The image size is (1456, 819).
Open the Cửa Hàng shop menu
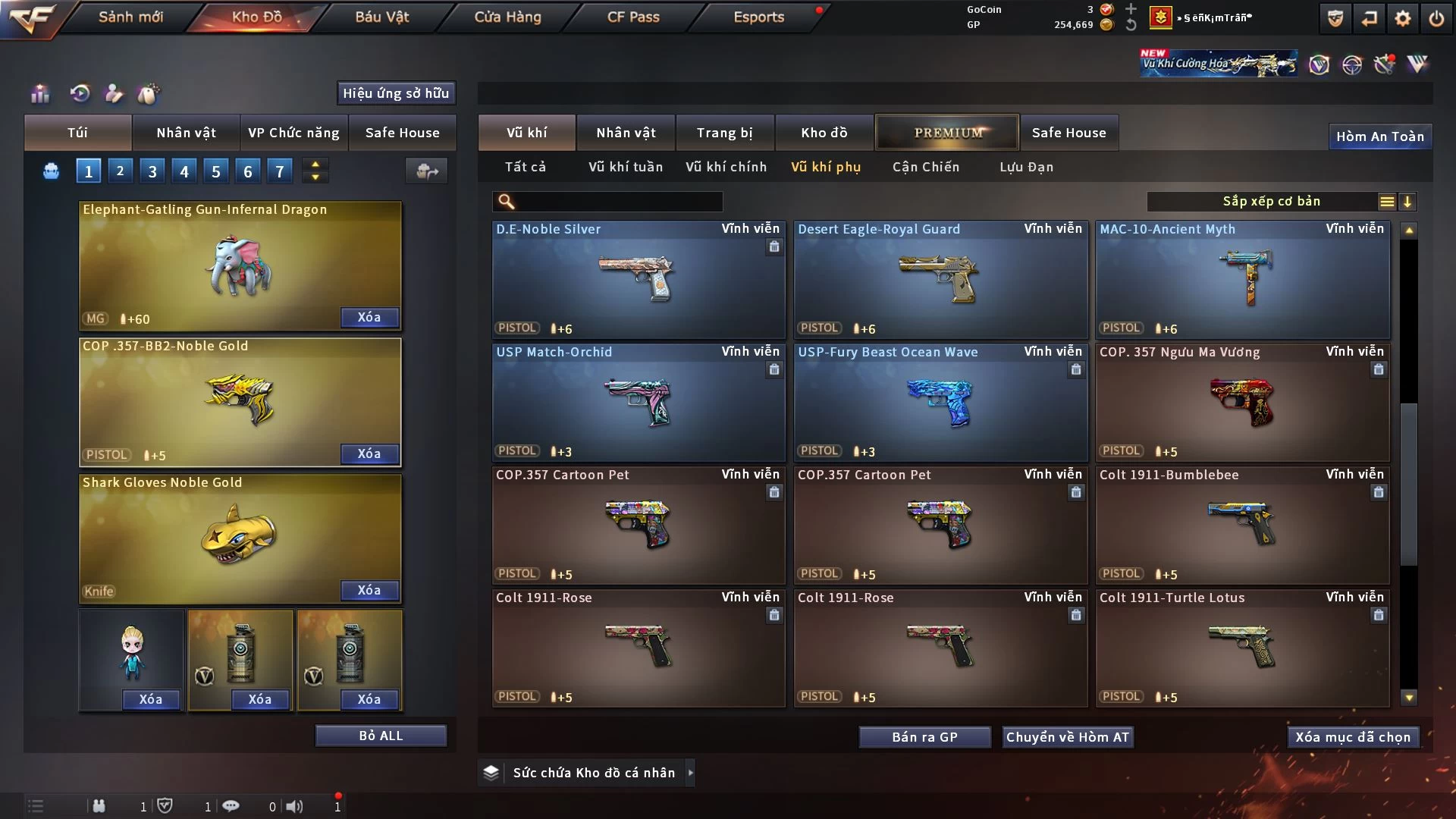(507, 17)
